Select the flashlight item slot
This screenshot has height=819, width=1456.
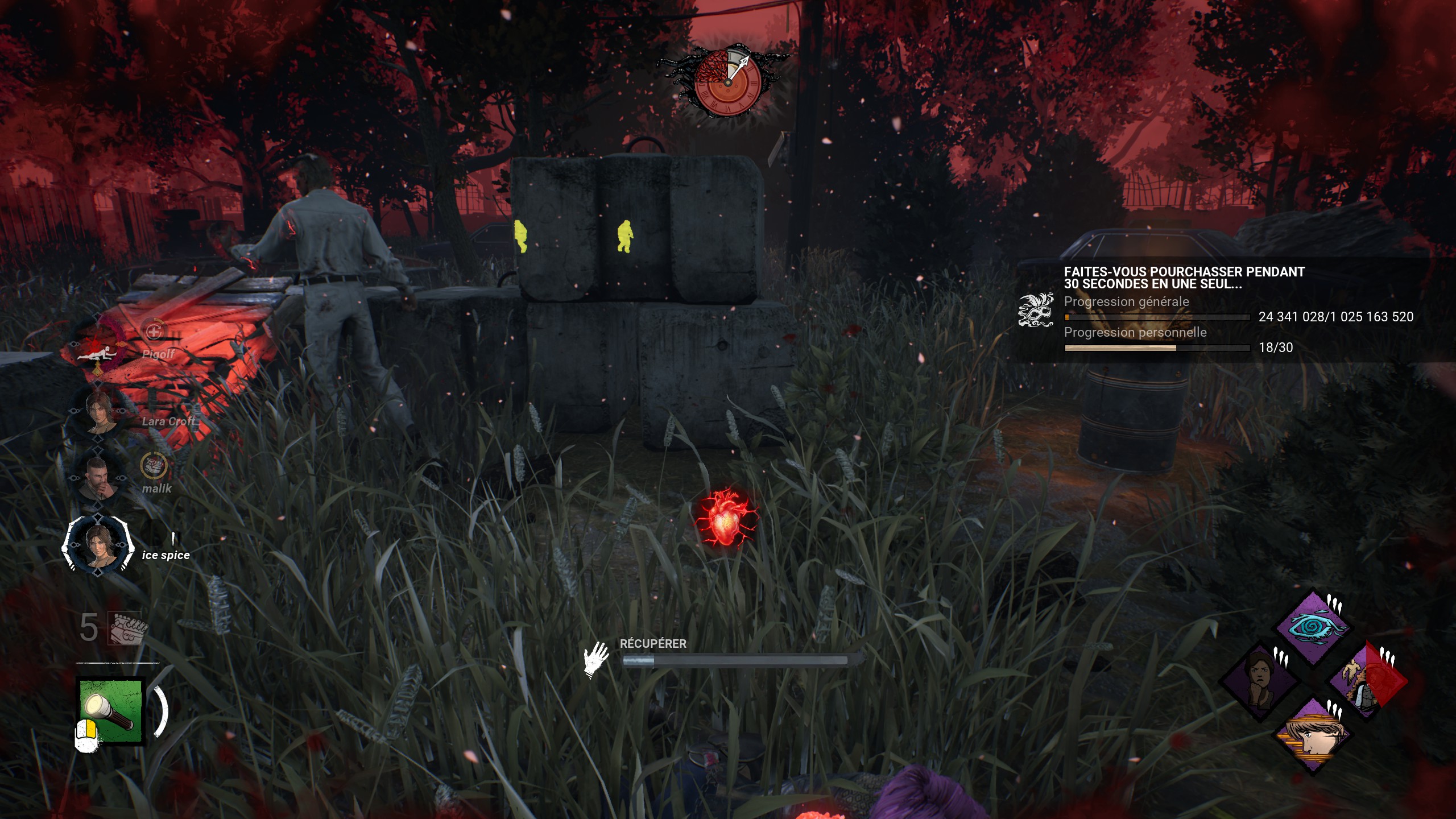tap(111, 711)
